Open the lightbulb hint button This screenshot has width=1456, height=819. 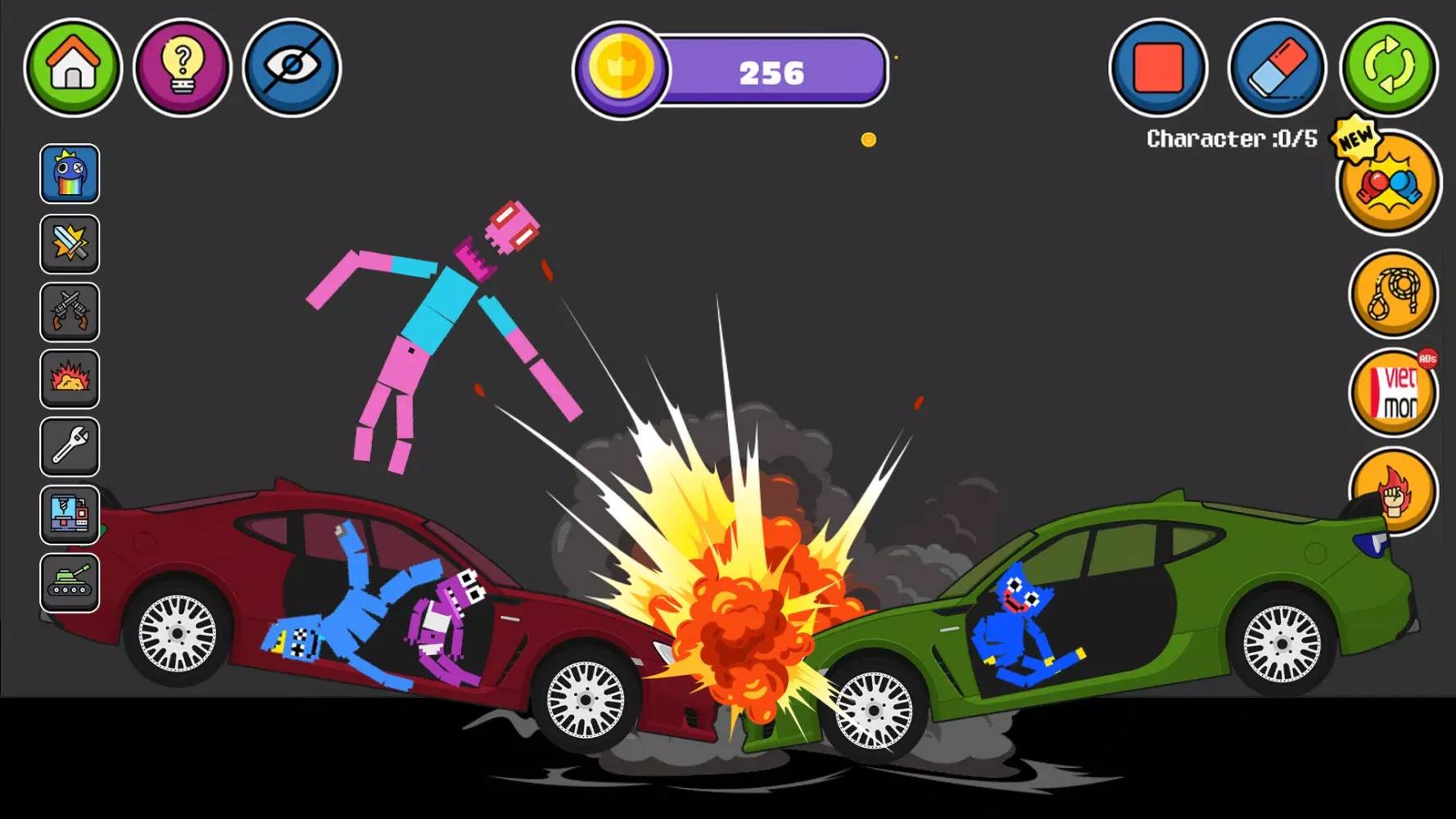click(x=182, y=67)
